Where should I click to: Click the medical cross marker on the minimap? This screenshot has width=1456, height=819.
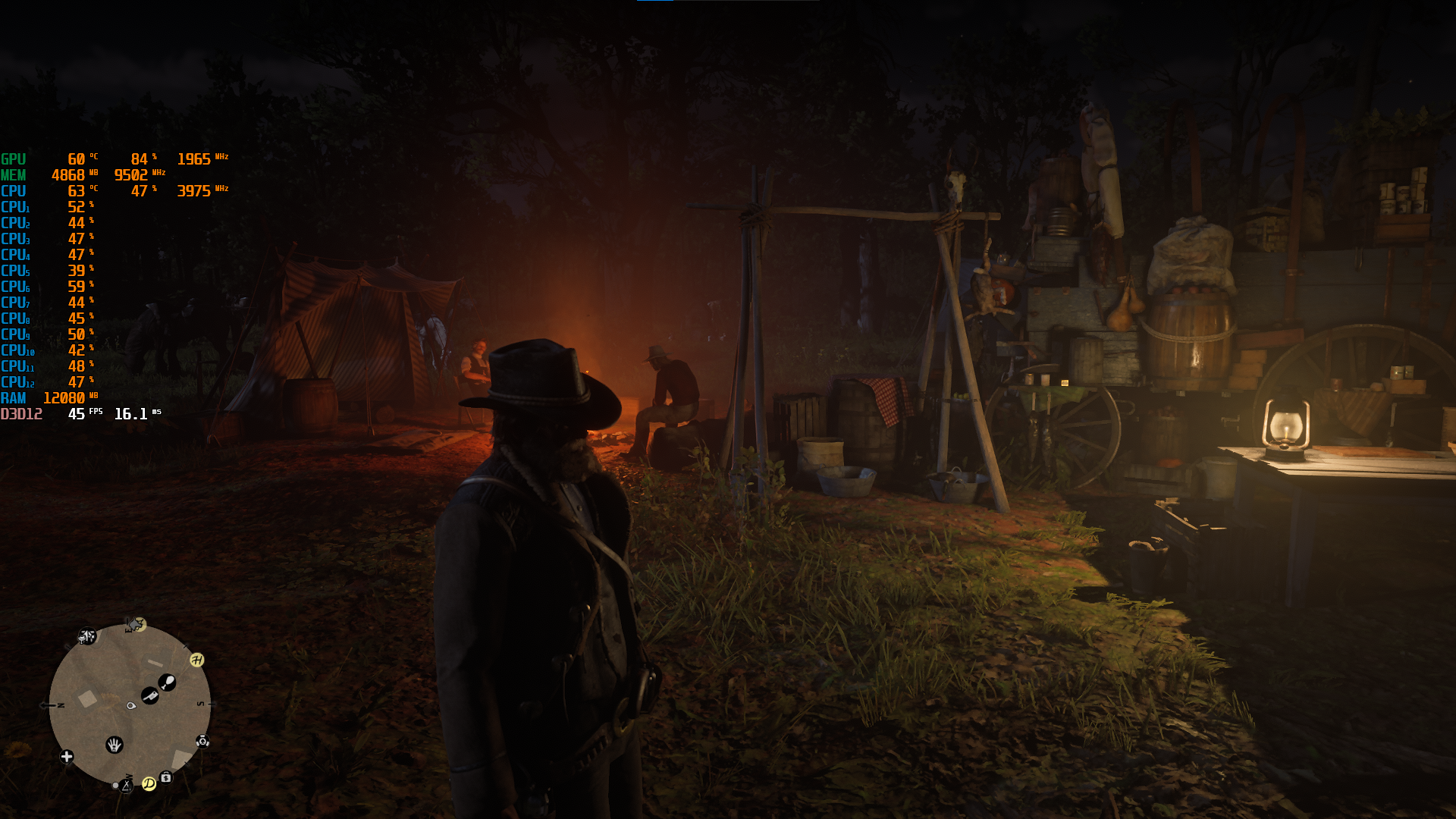66,756
